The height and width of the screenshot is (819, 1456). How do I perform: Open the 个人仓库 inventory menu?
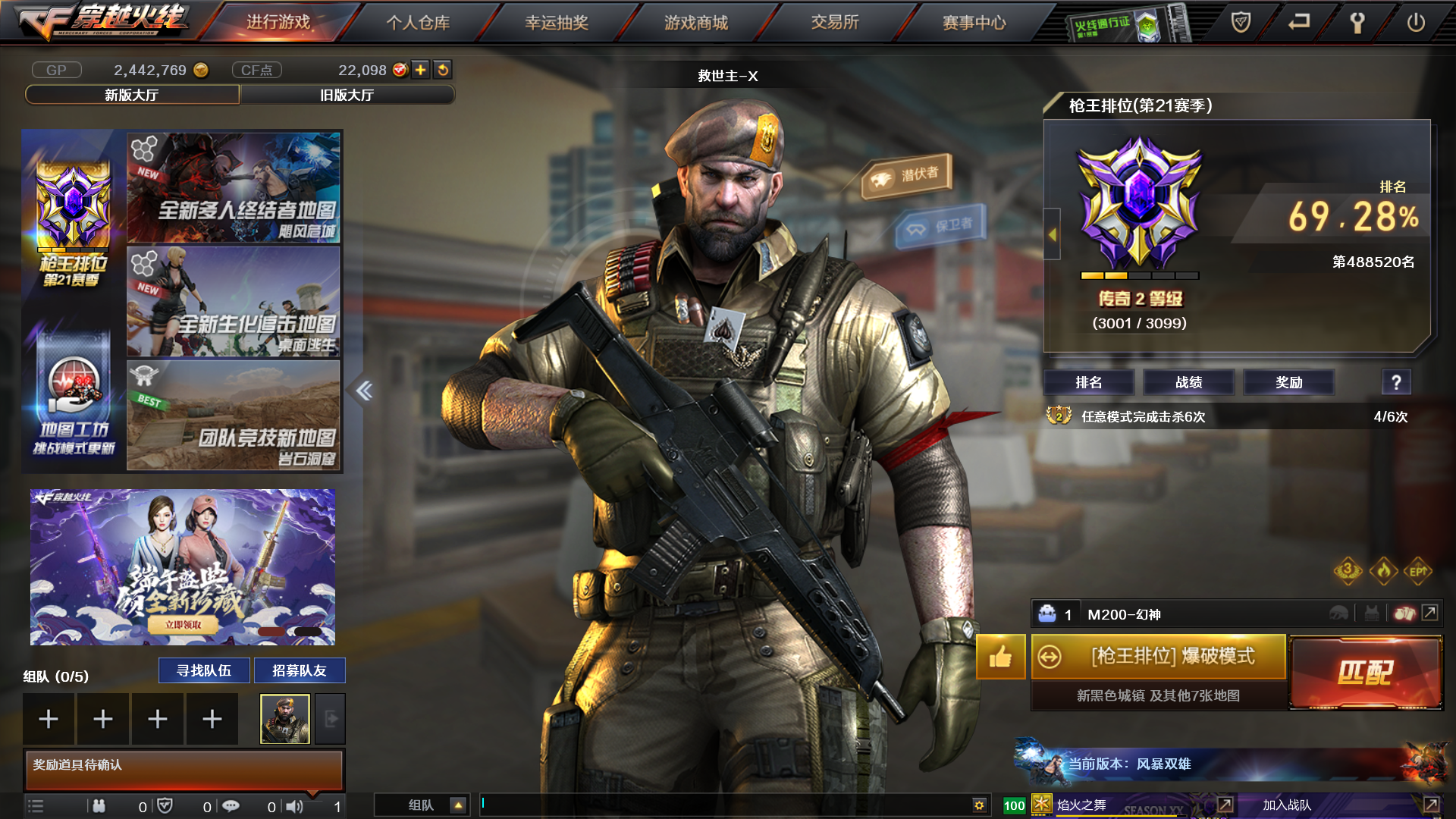click(x=418, y=23)
